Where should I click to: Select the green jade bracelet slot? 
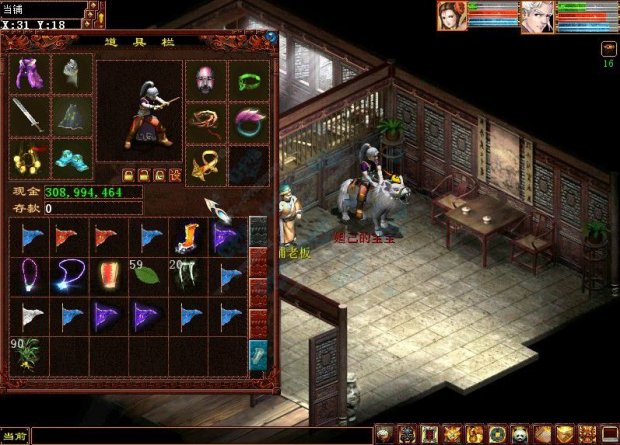pyautogui.click(x=248, y=79)
